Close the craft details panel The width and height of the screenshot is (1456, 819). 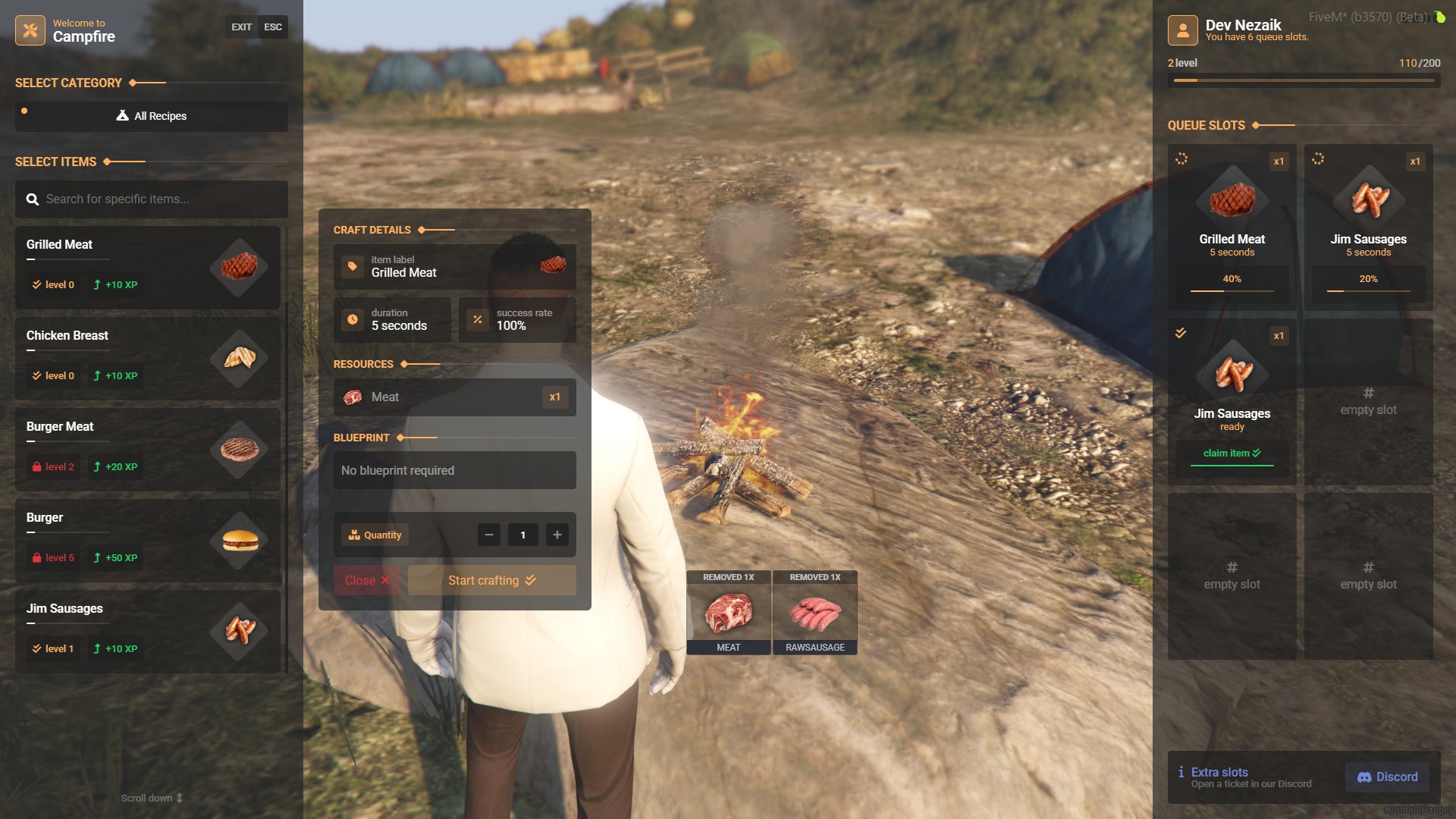[366, 580]
